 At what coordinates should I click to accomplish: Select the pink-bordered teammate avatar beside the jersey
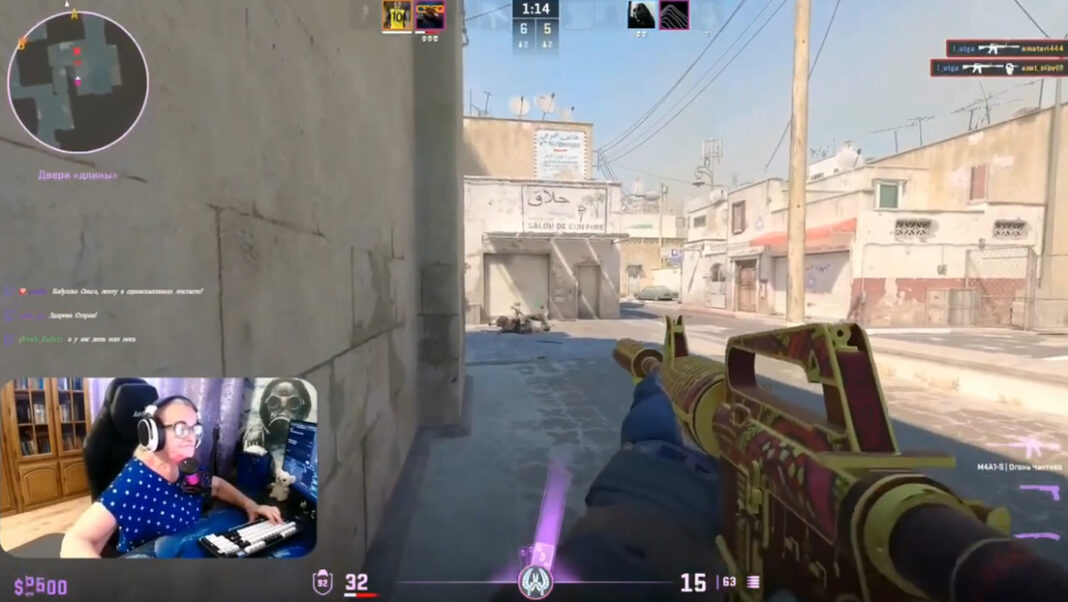[430, 15]
